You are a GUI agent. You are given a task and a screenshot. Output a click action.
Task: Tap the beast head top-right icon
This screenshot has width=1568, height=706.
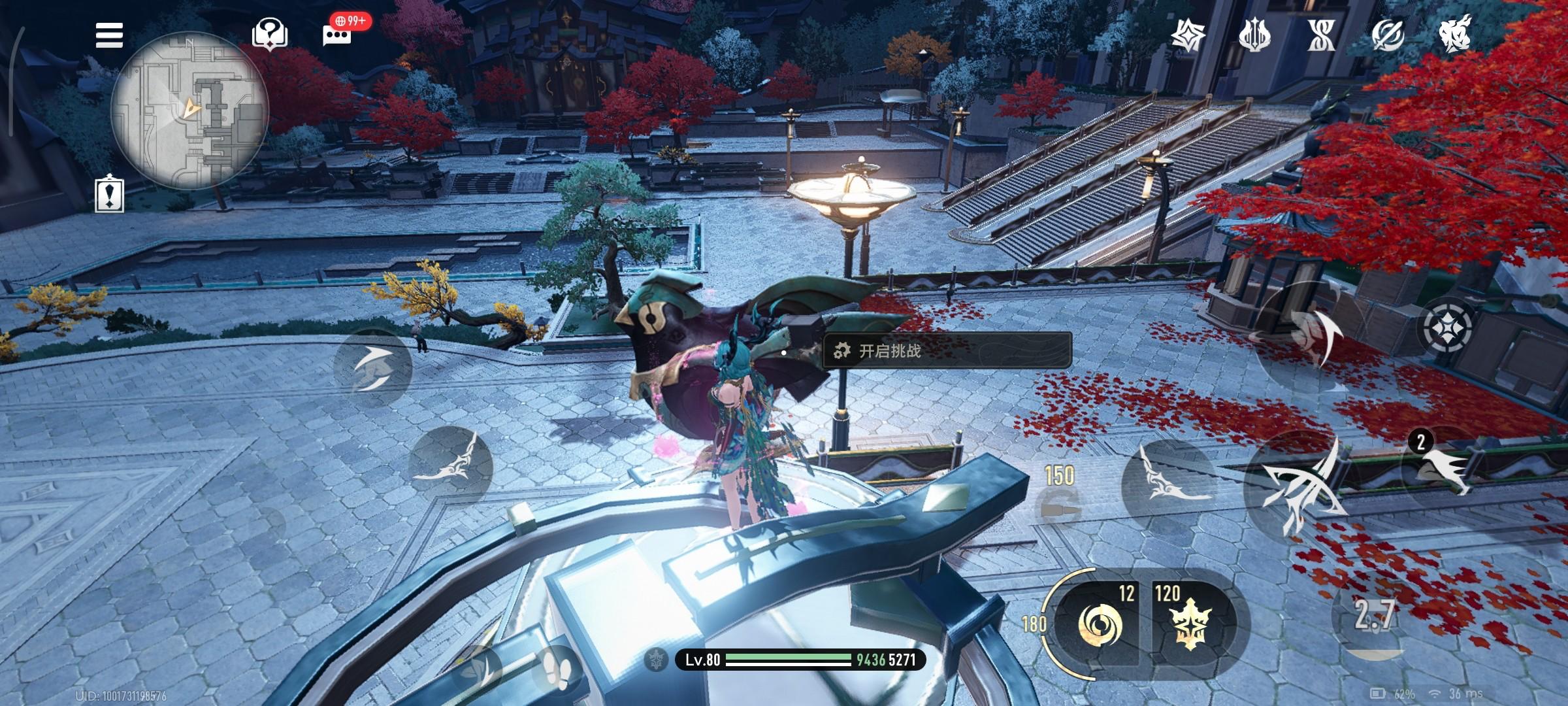[x=1455, y=34]
